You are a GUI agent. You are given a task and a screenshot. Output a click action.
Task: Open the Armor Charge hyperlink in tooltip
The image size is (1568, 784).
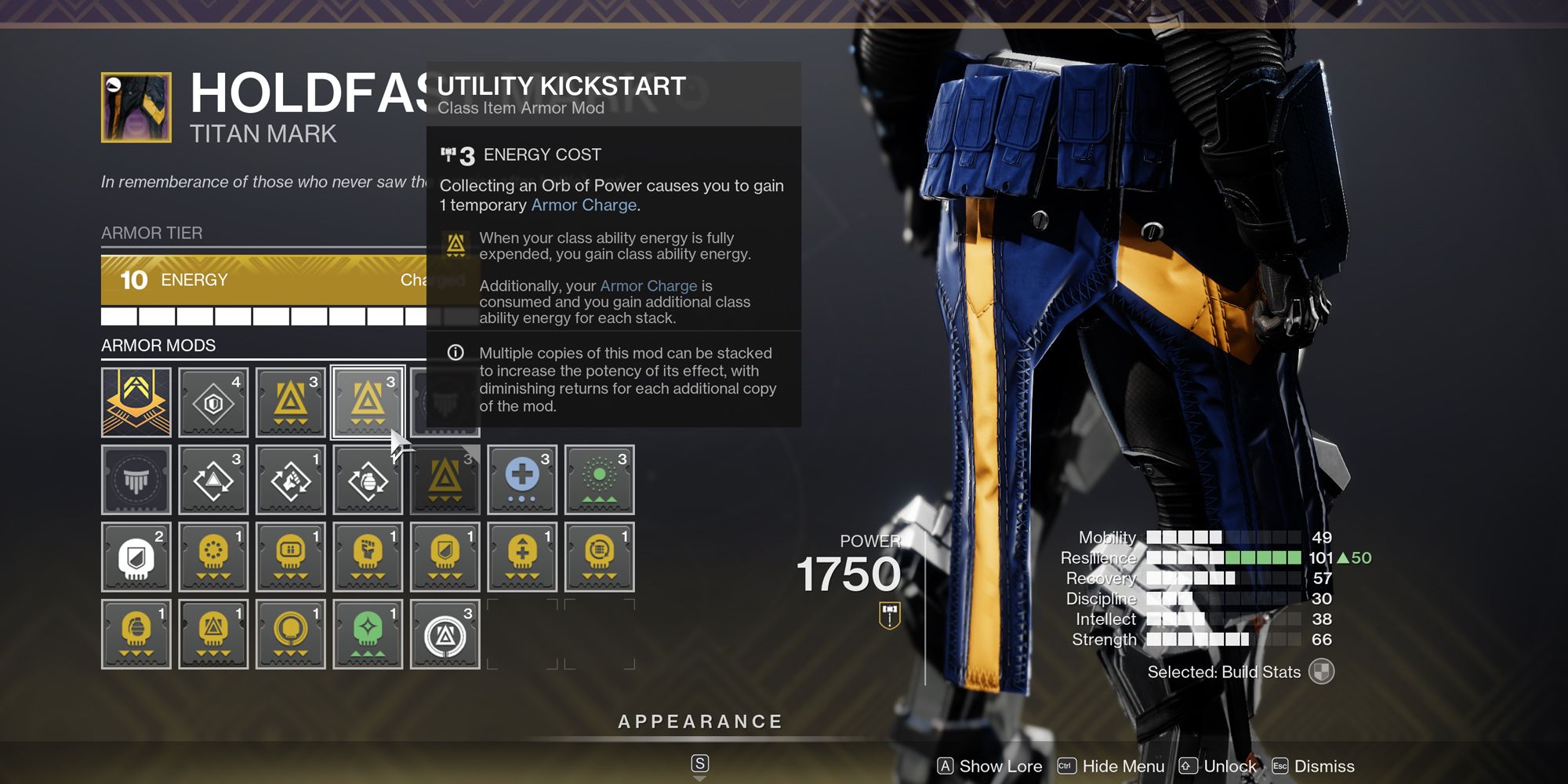[583, 205]
